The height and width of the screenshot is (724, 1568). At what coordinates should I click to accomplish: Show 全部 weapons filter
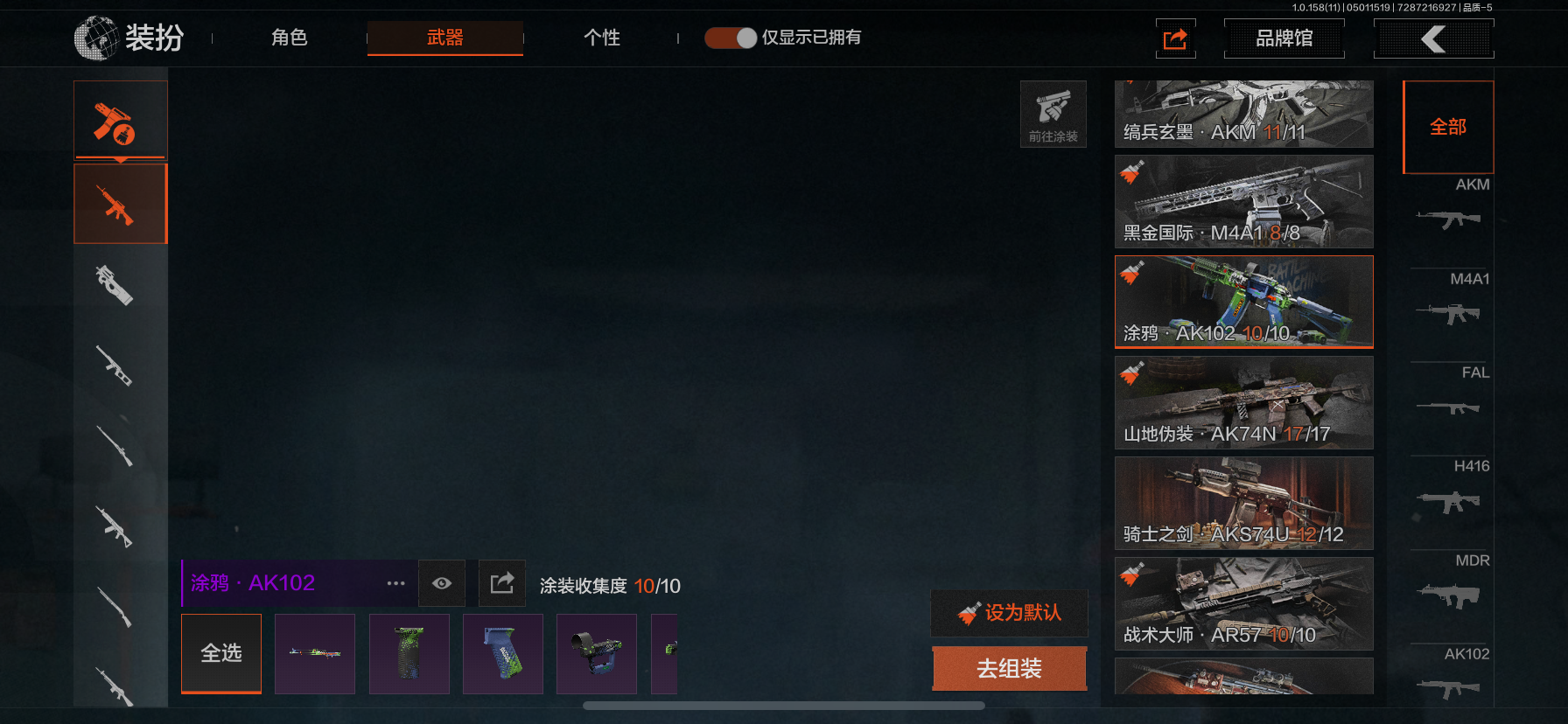[1448, 128]
